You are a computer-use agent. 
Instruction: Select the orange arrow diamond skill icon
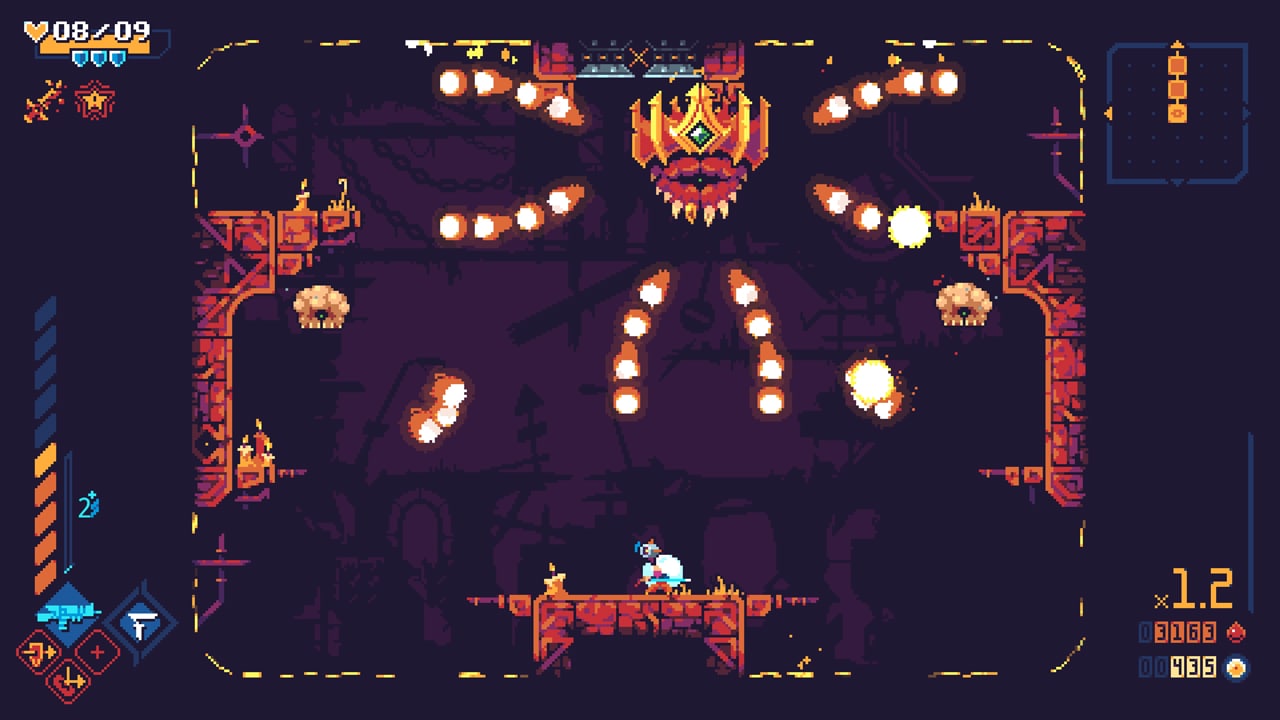pos(37,651)
